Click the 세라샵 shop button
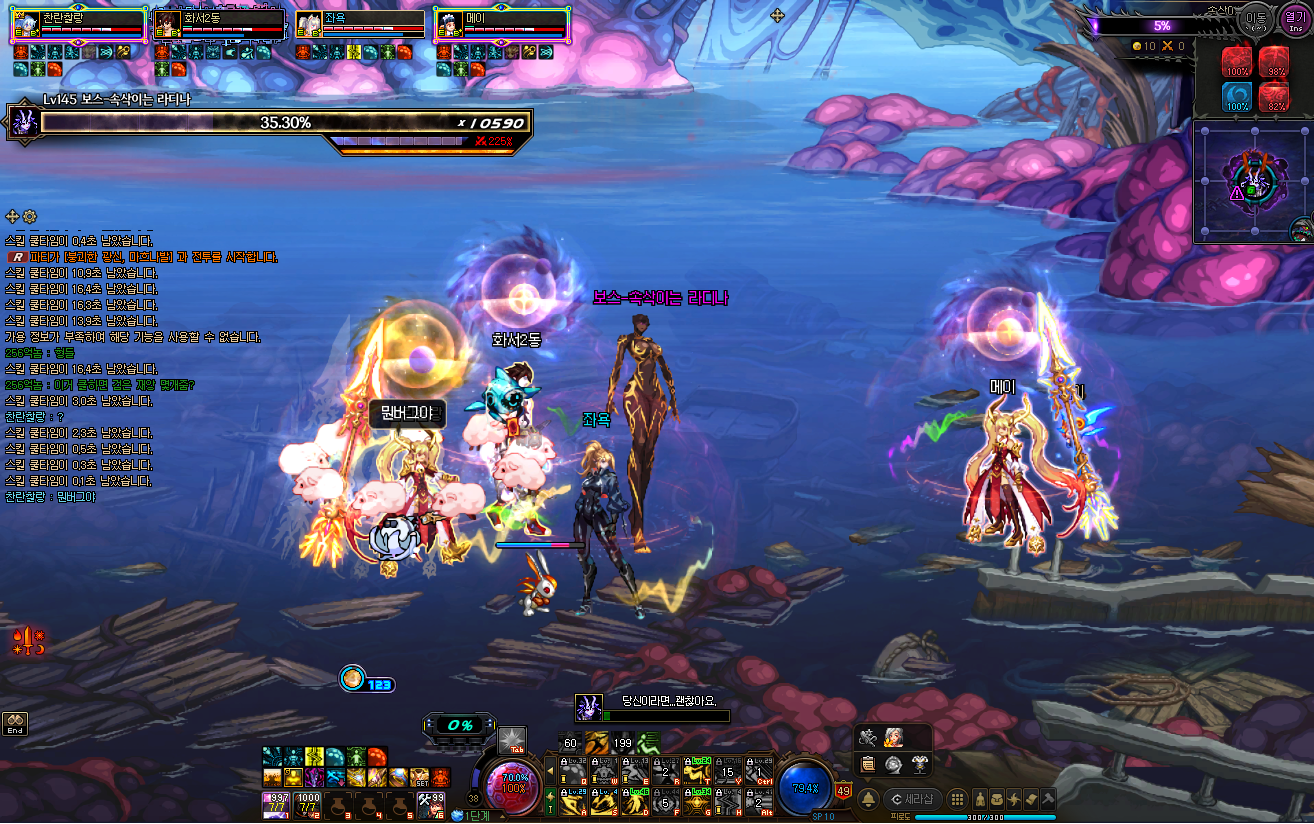 coord(913,799)
